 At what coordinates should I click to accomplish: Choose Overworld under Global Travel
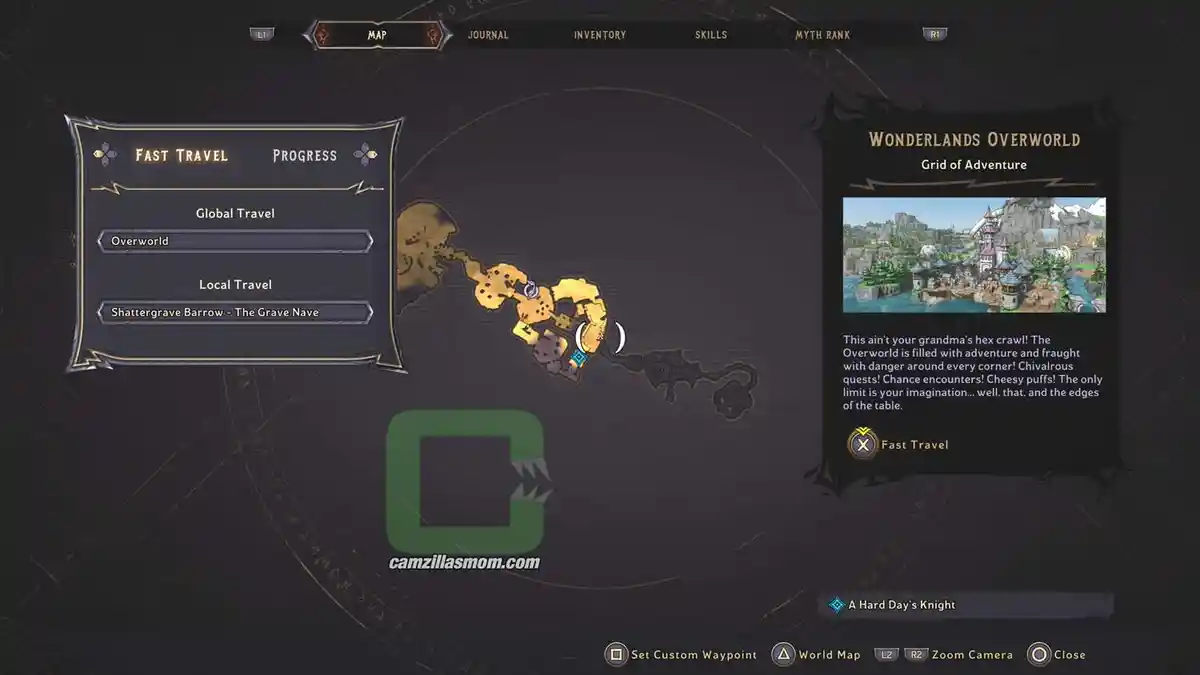(x=235, y=241)
